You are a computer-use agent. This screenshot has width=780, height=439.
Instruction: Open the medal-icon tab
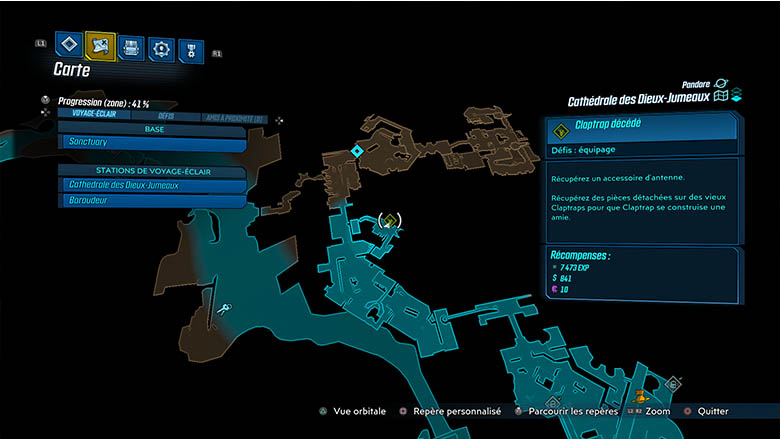(x=190, y=49)
